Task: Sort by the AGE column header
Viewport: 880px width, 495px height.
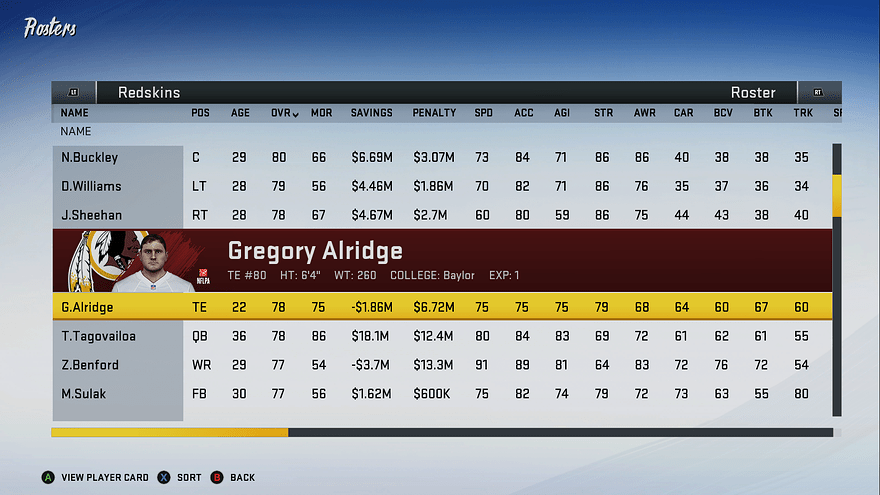Action: [240, 113]
